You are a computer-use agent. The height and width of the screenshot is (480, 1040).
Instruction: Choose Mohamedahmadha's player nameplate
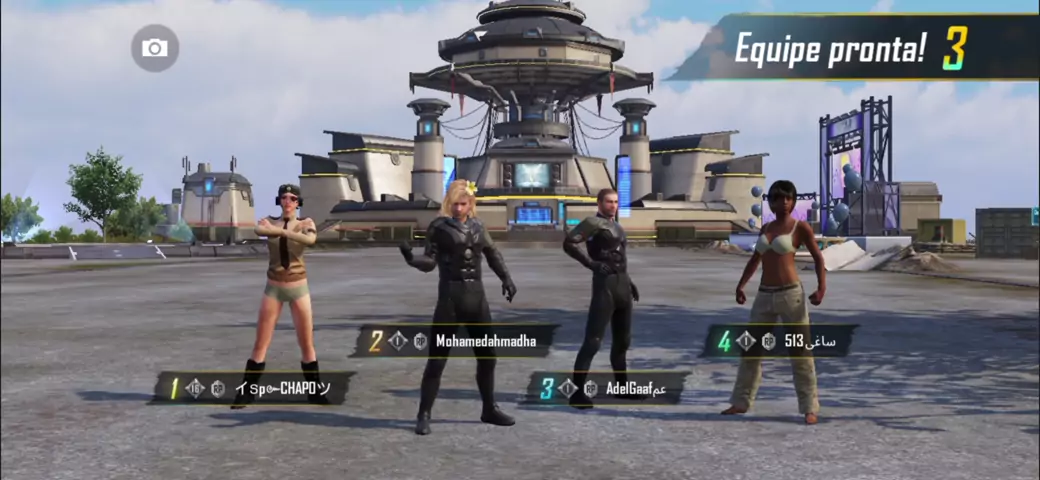click(x=455, y=341)
